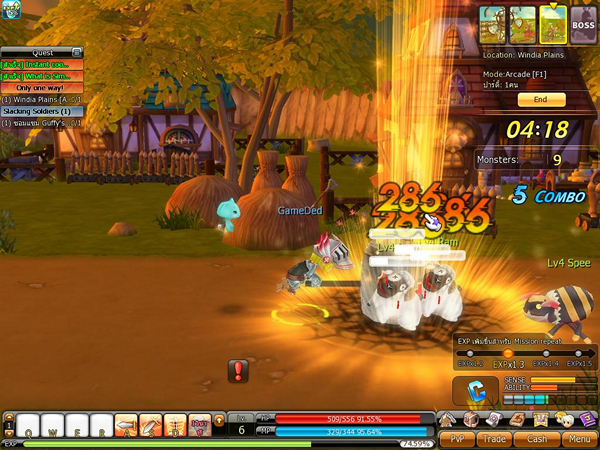Open the Cash shop
Image resolution: width=600 pixels, height=450 pixels.
point(537,438)
